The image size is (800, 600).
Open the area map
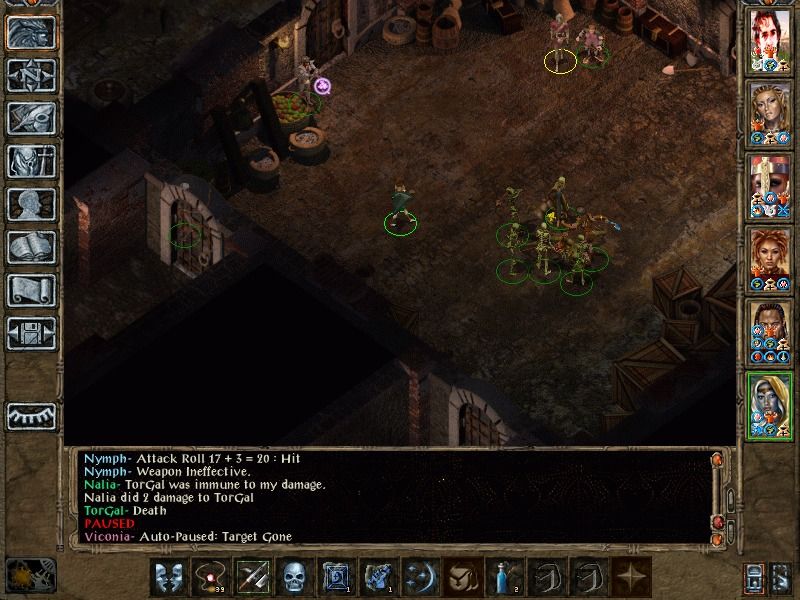pyautogui.click(x=31, y=76)
